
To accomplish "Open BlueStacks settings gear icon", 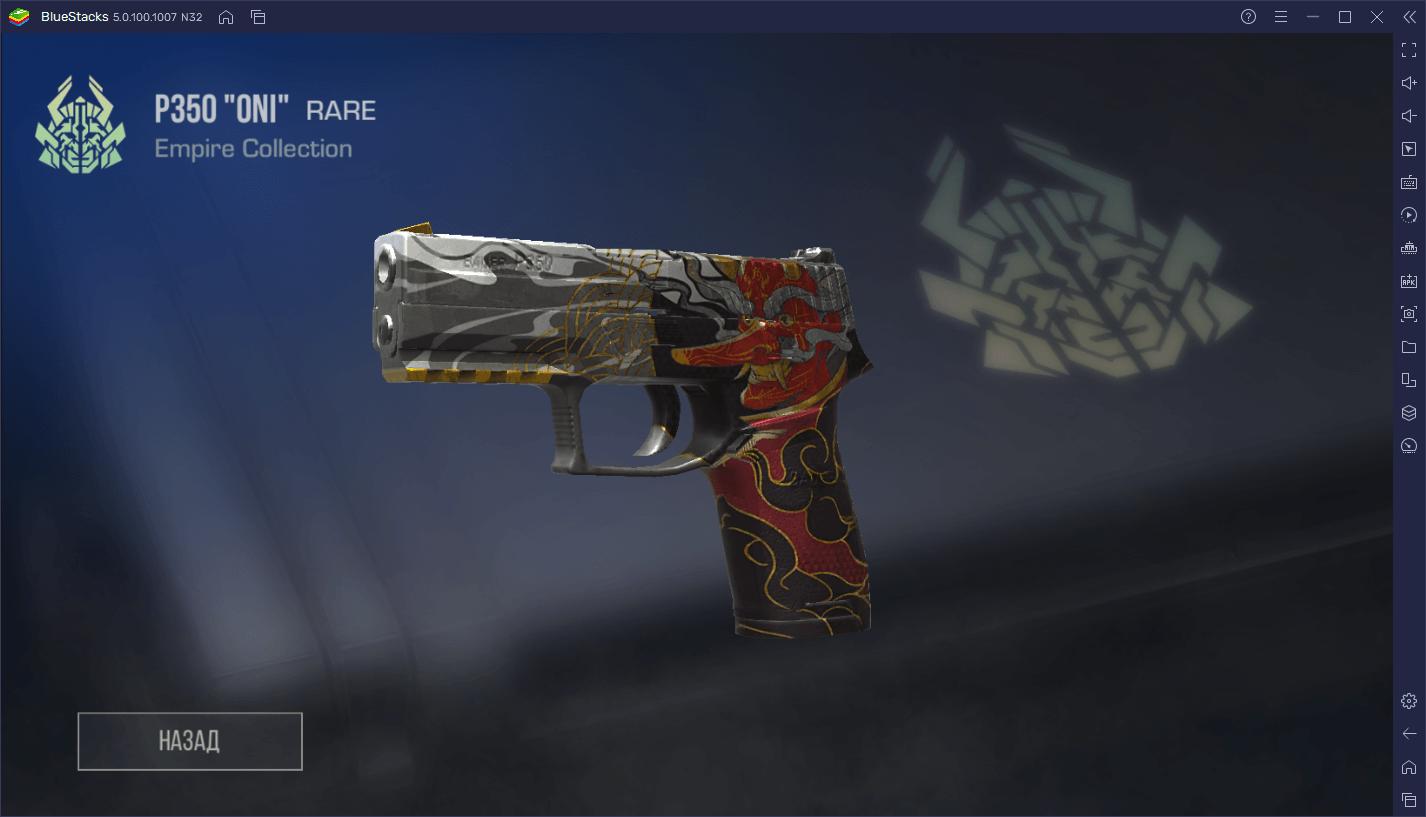I will pyautogui.click(x=1408, y=701).
